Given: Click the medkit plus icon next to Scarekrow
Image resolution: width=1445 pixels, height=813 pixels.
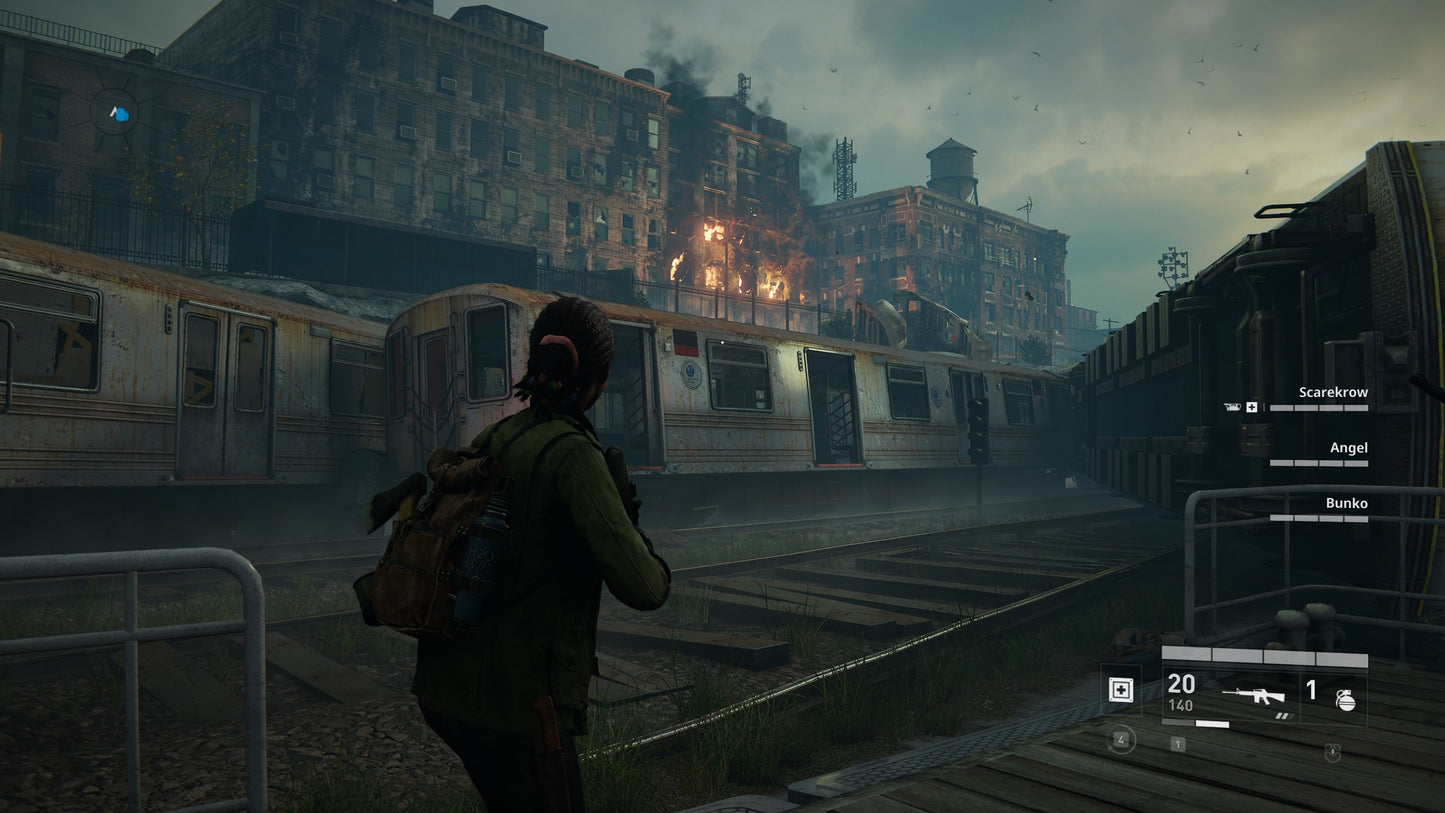Looking at the screenshot, I should click(x=1251, y=407).
